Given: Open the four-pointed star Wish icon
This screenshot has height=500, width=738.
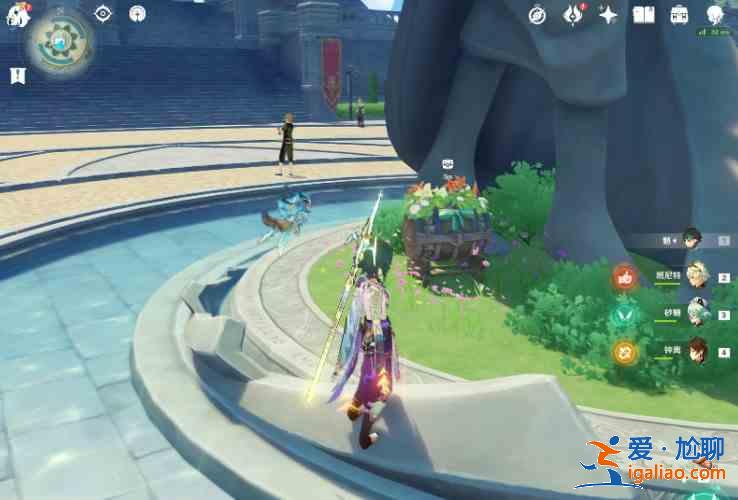Looking at the screenshot, I should pos(608,14).
